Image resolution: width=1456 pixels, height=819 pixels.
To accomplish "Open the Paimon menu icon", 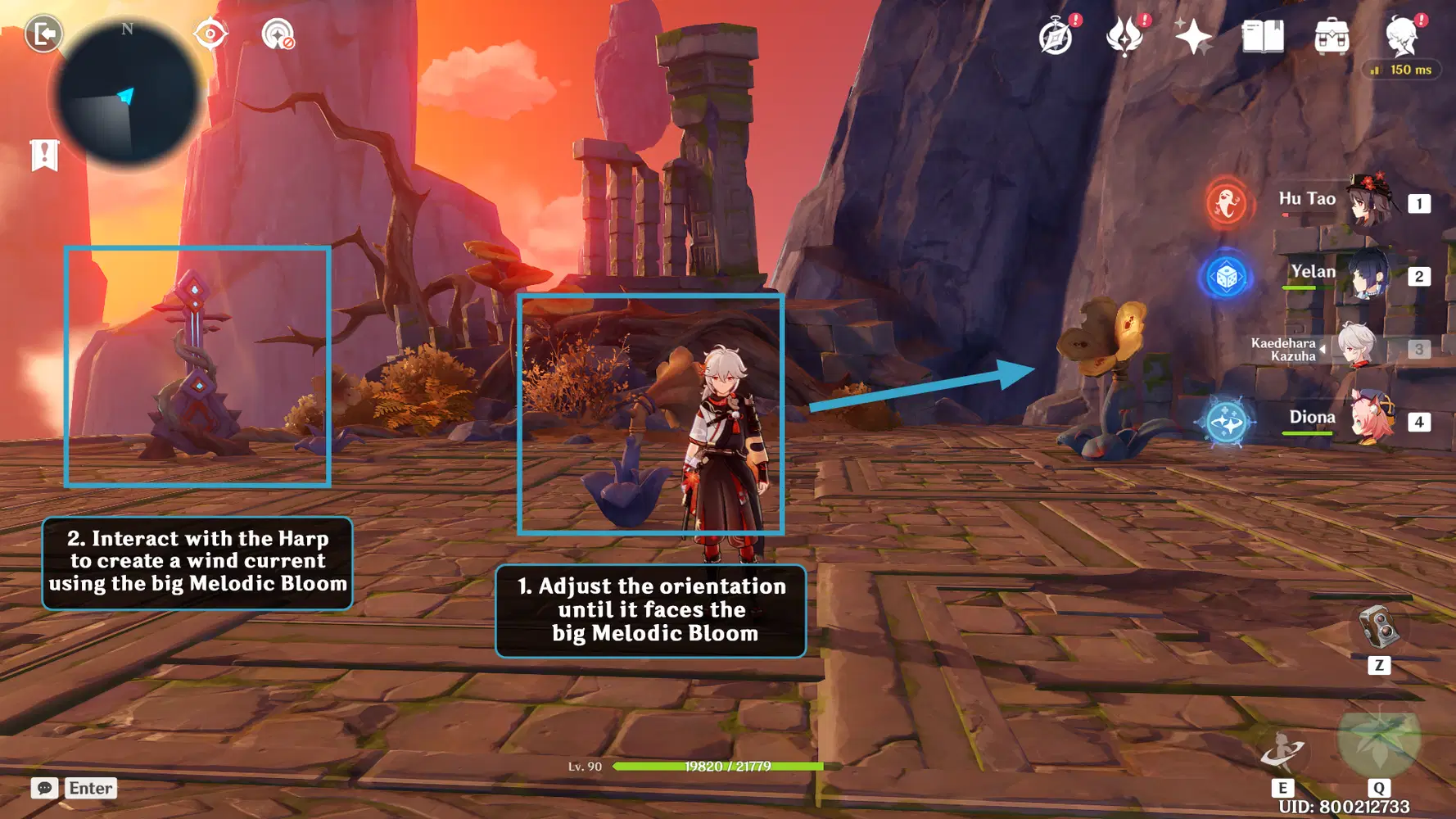I will coord(1402,37).
